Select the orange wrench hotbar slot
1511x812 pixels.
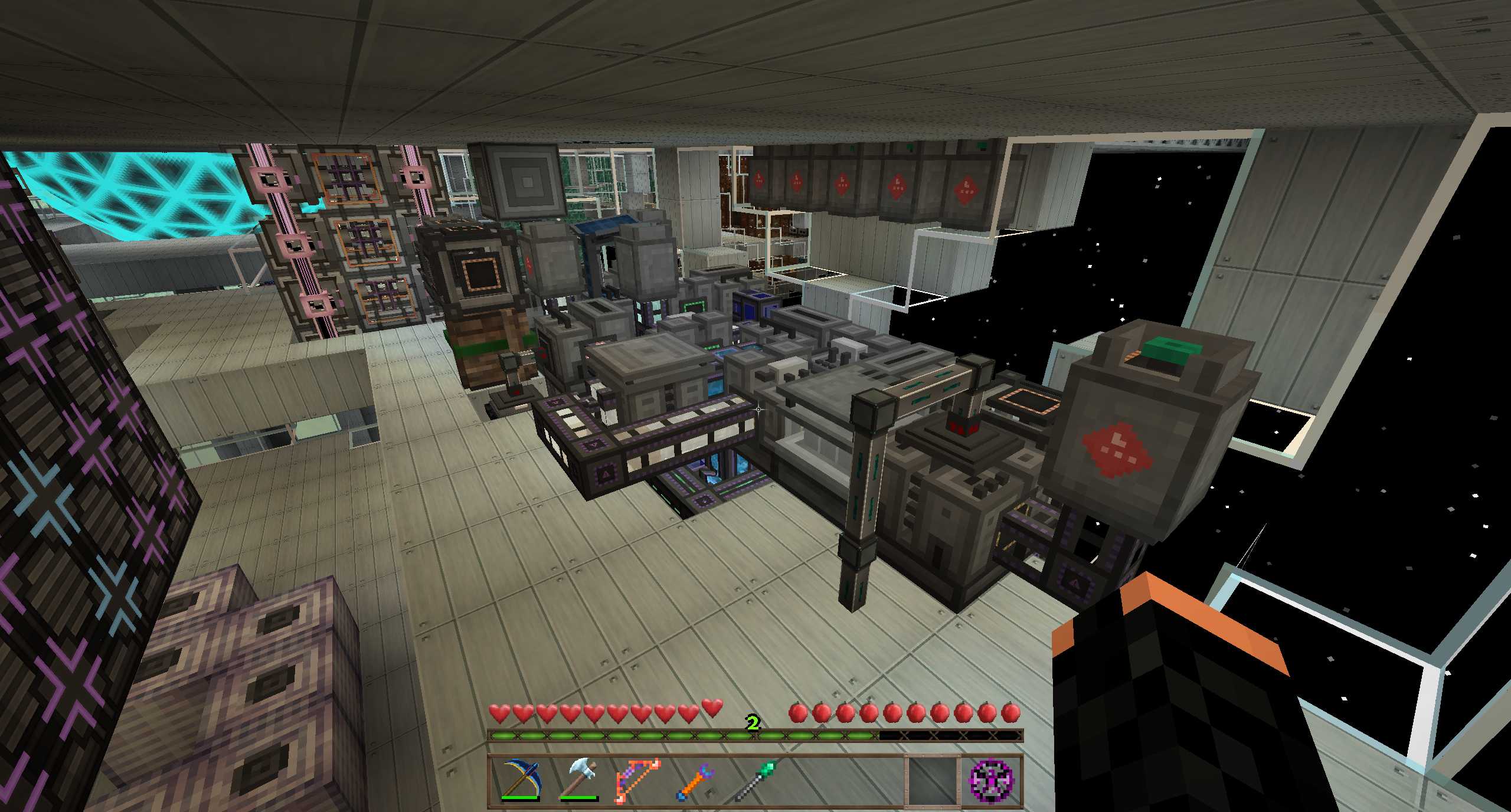pos(696,780)
